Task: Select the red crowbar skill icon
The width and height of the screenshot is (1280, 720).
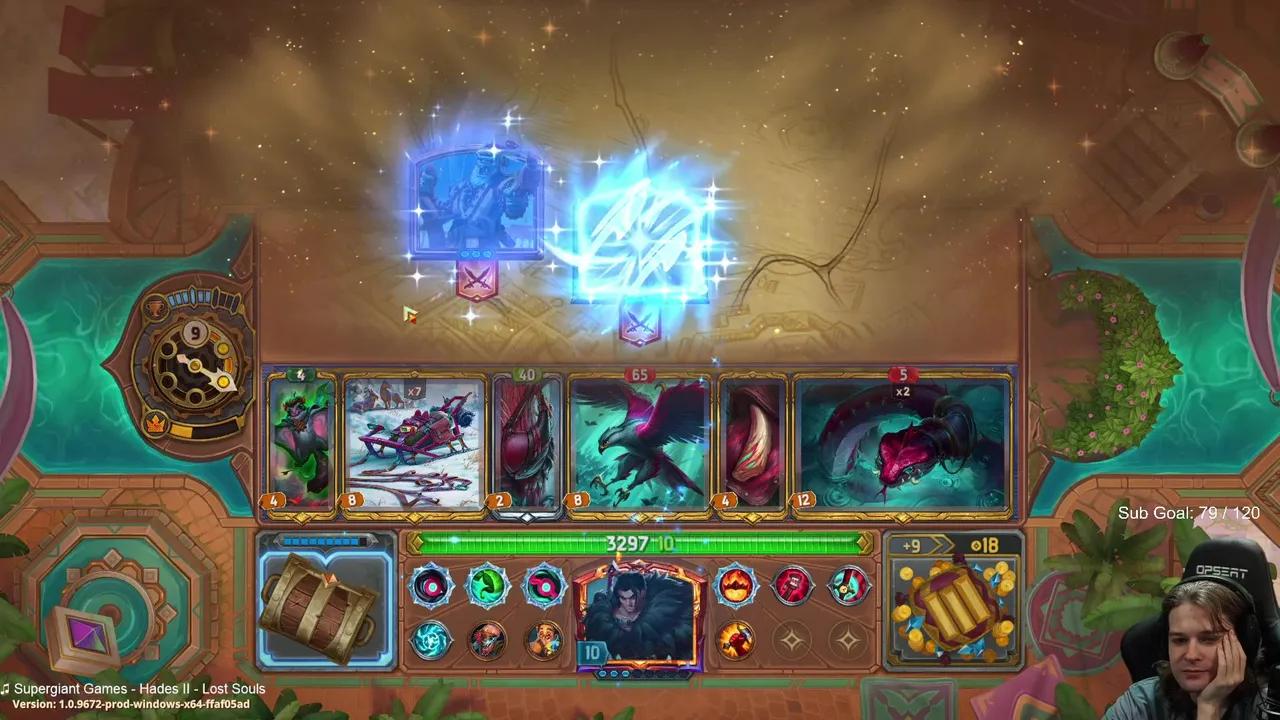Action: (793, 586)
